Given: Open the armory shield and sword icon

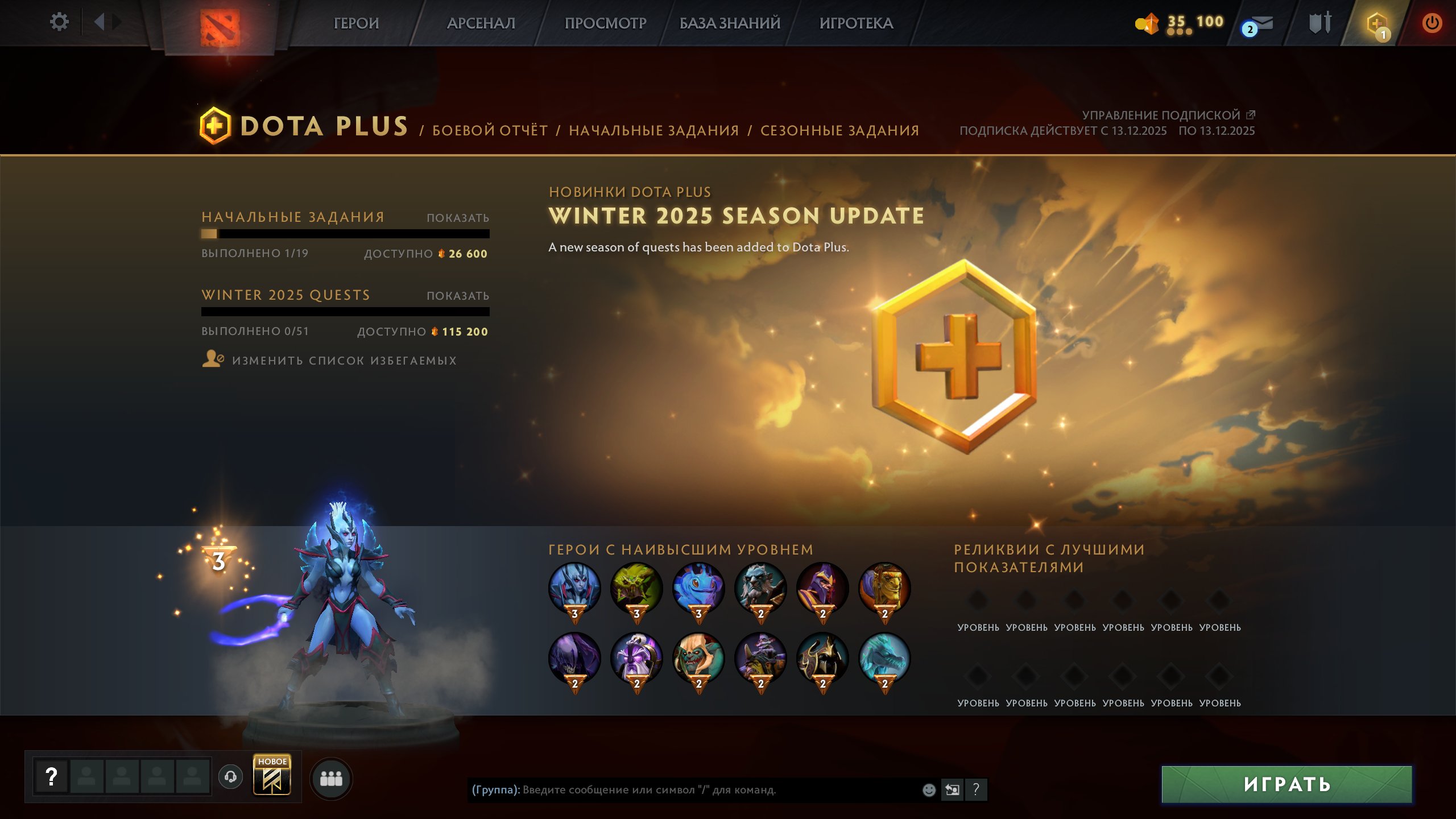Looking at the screenshot, I should pos(1321,23).
